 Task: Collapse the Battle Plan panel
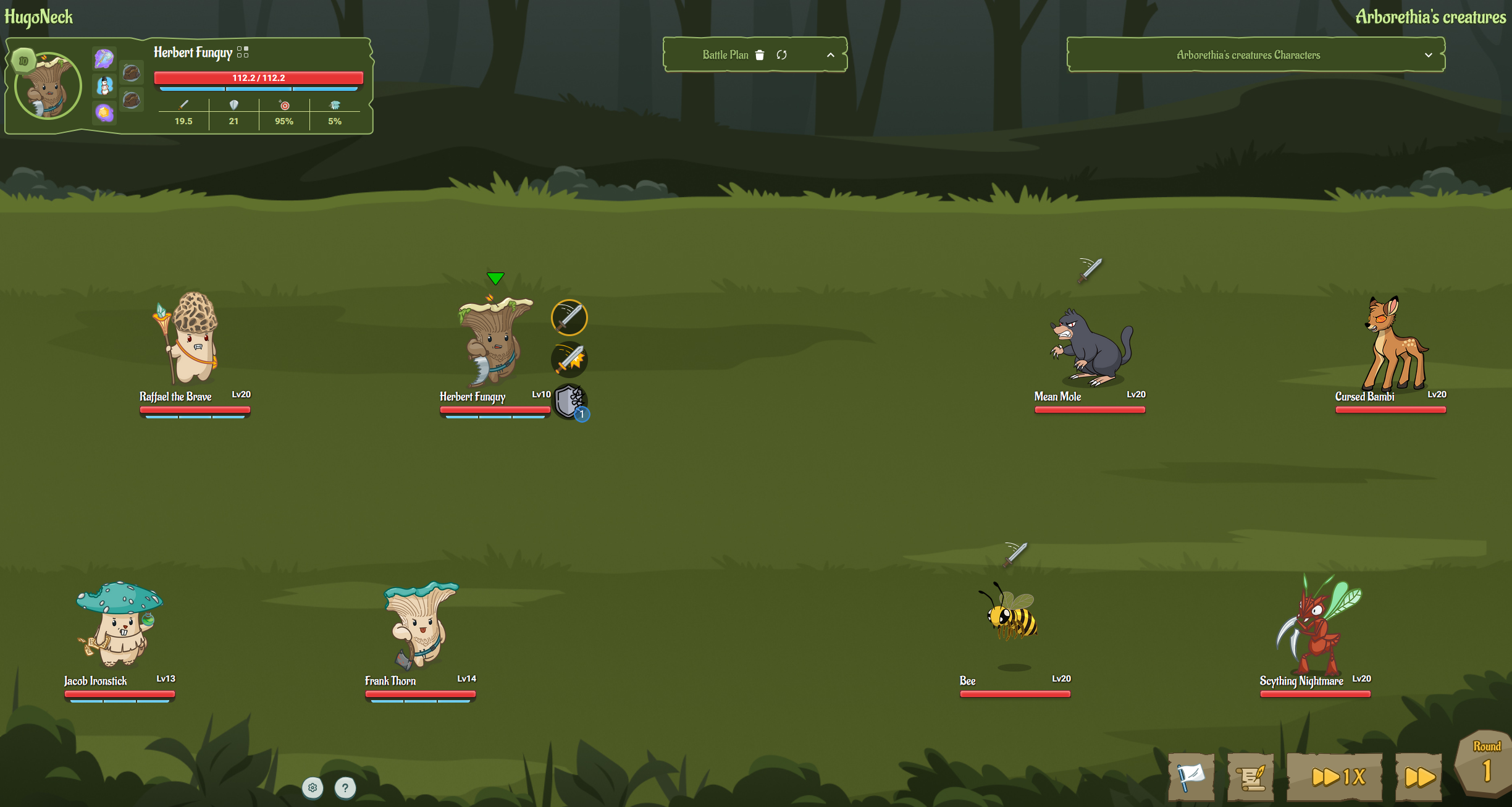[x=831, y=55]
